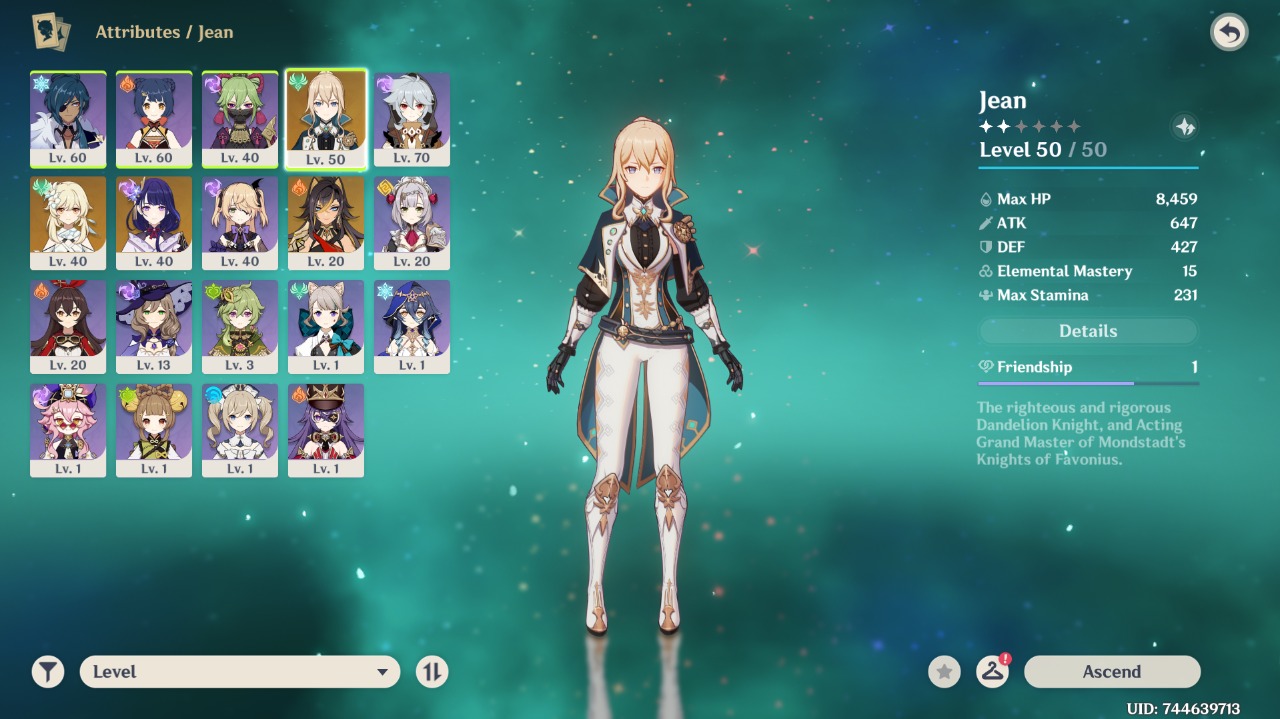Screen dimensions: 1280x719
Task: Choose Amber with the red bow
Action: (68, 326)
